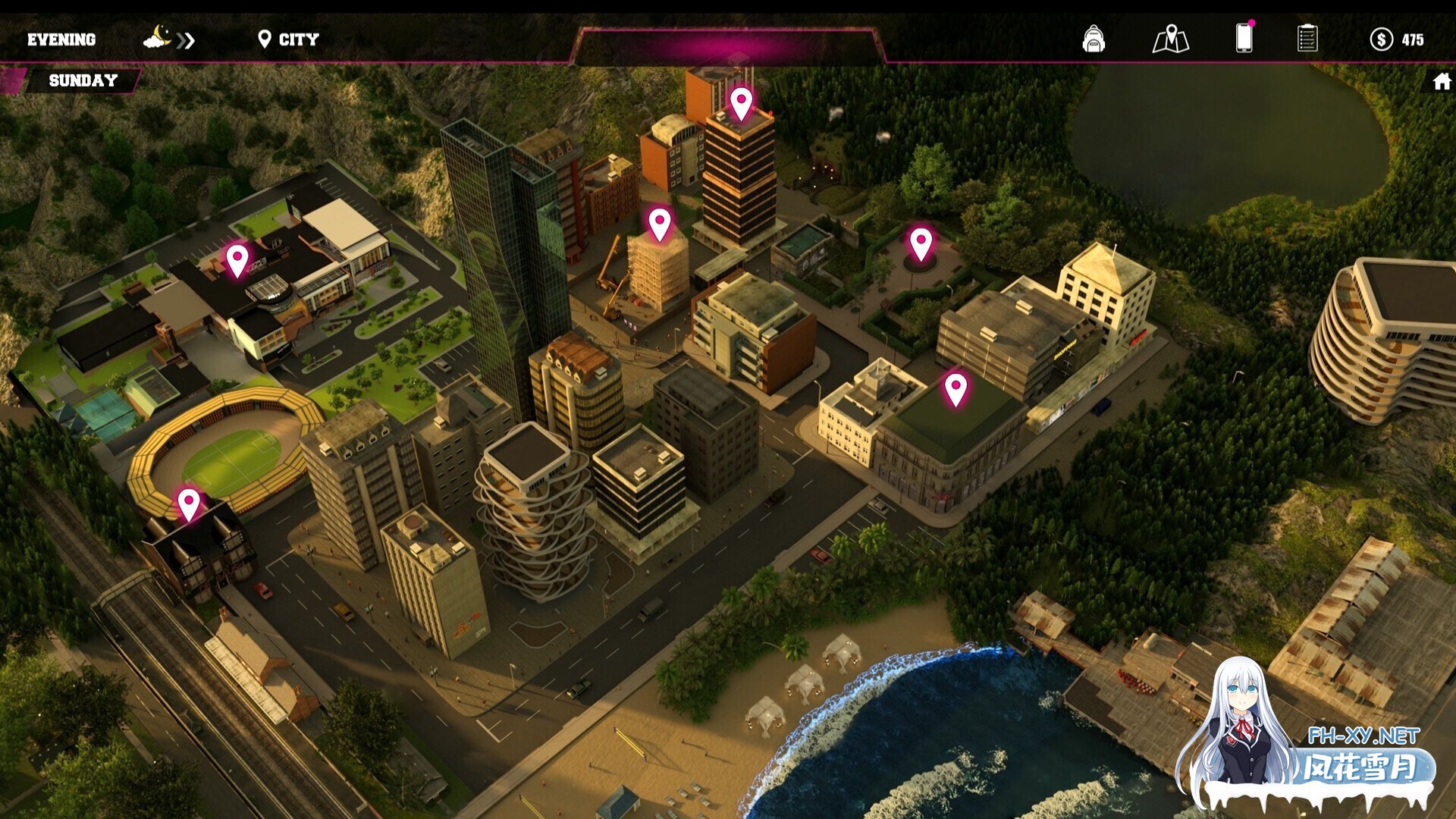
Task: Select the map pin on the orange tower
Action: [x=741, y=102]
